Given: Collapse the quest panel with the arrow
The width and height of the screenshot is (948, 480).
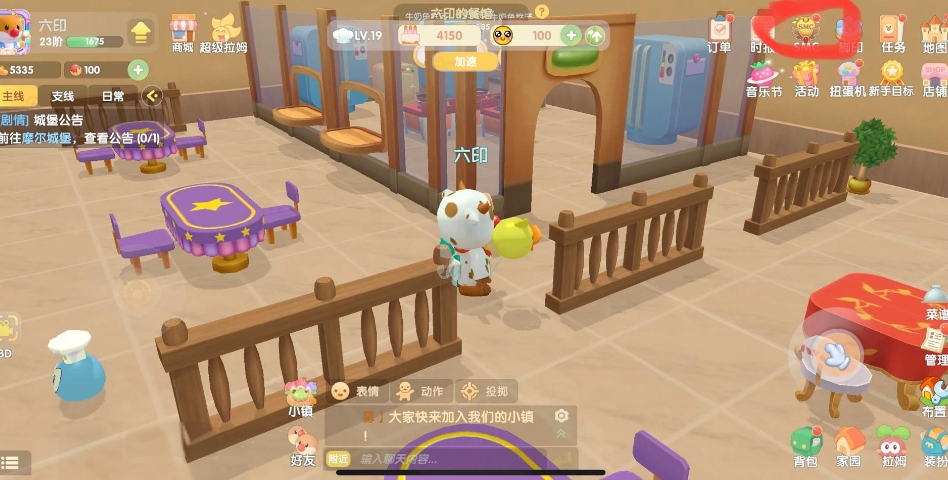Looking at the screenshot, I should click(x=152, y=96).
